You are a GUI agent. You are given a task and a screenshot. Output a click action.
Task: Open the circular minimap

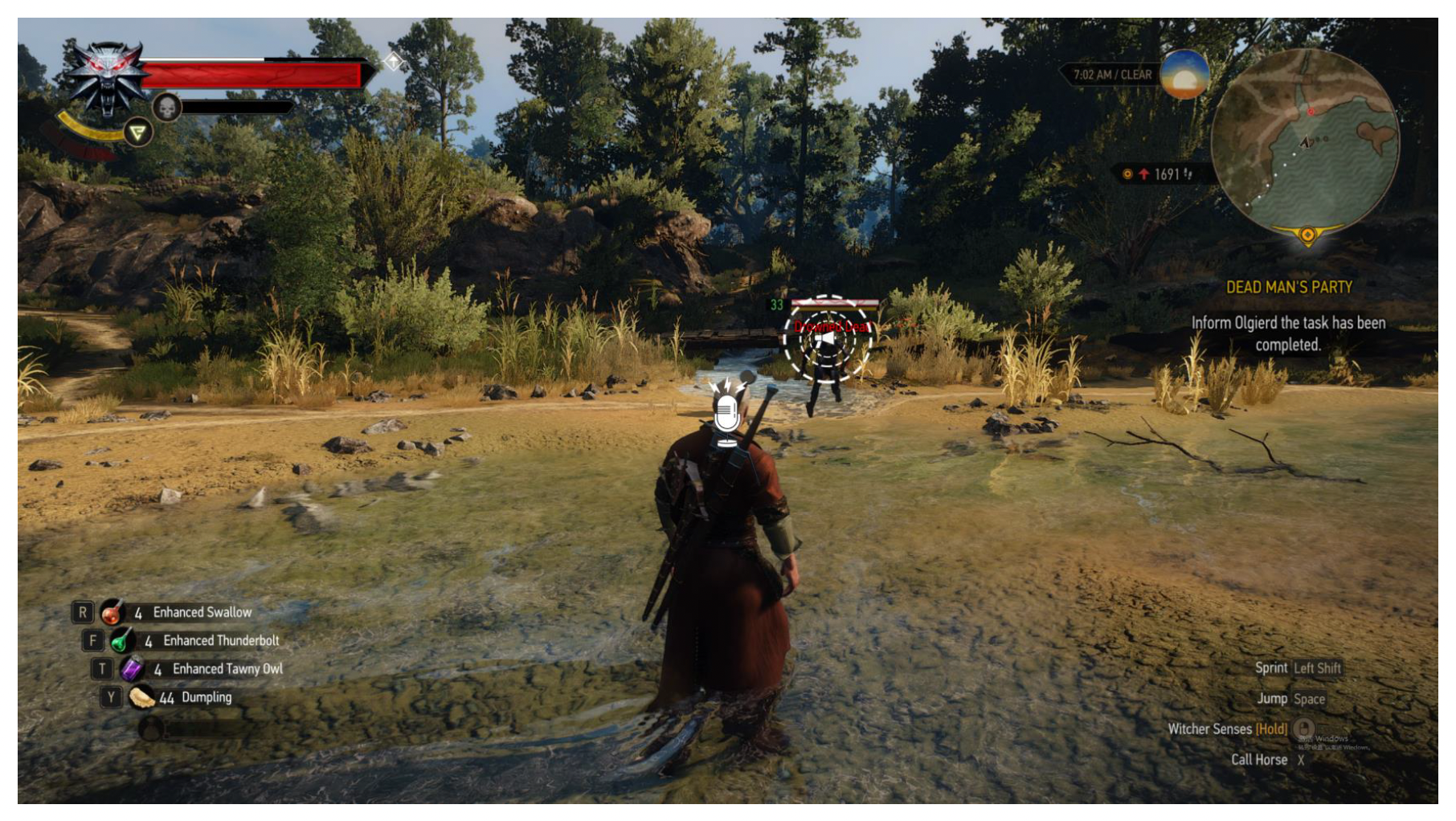[1305, 141]
